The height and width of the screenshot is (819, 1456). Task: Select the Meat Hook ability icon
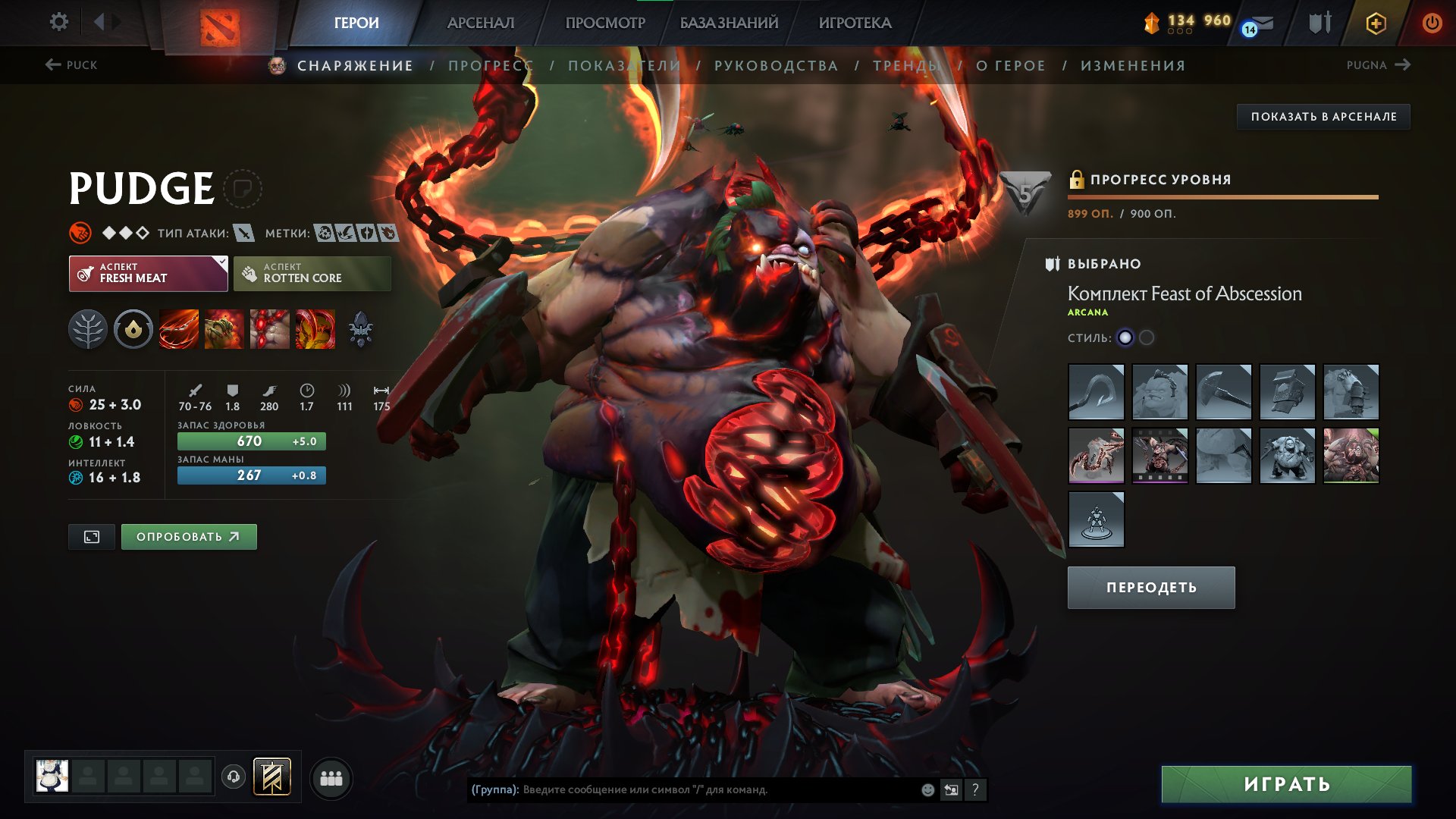pyautogui.click(x=179, y=328)
